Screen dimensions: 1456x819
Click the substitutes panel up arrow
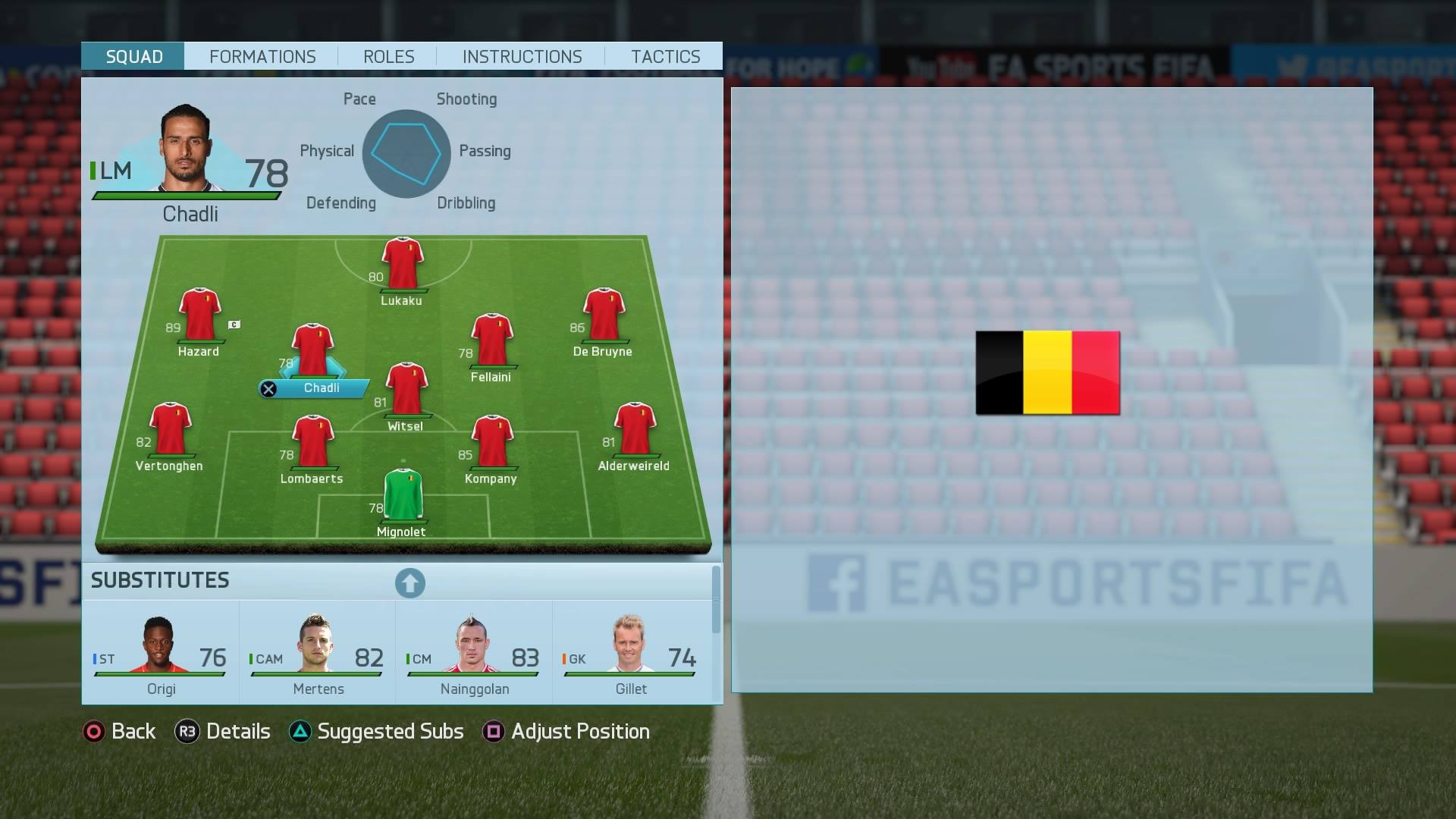coord(409,583)
